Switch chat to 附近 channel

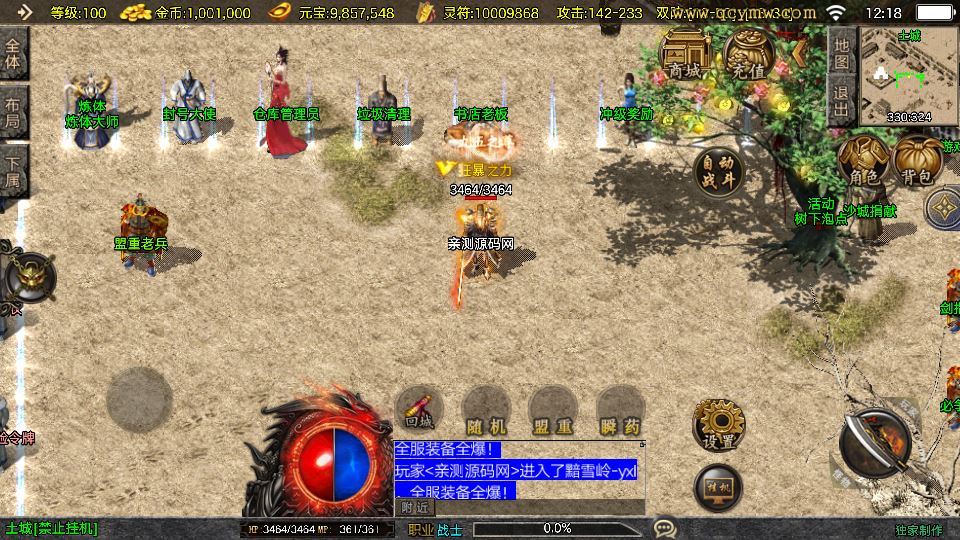pyautogui.click(x=412, y=508)
